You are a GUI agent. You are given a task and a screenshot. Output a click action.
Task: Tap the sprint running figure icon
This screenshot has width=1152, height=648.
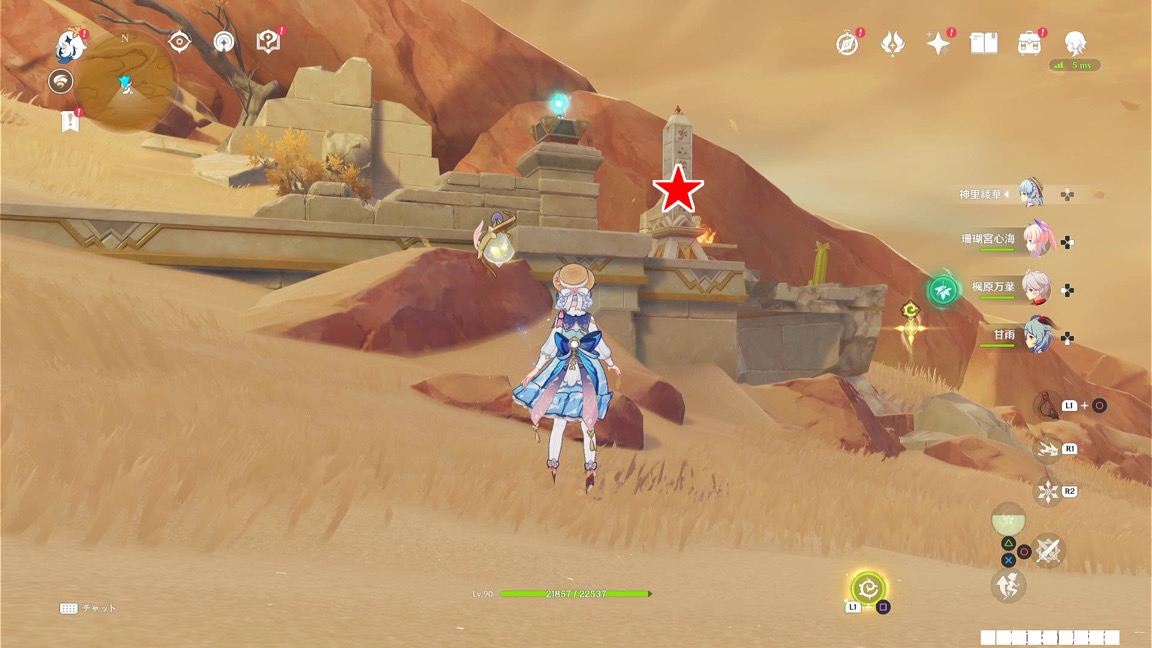[1007, 586]
